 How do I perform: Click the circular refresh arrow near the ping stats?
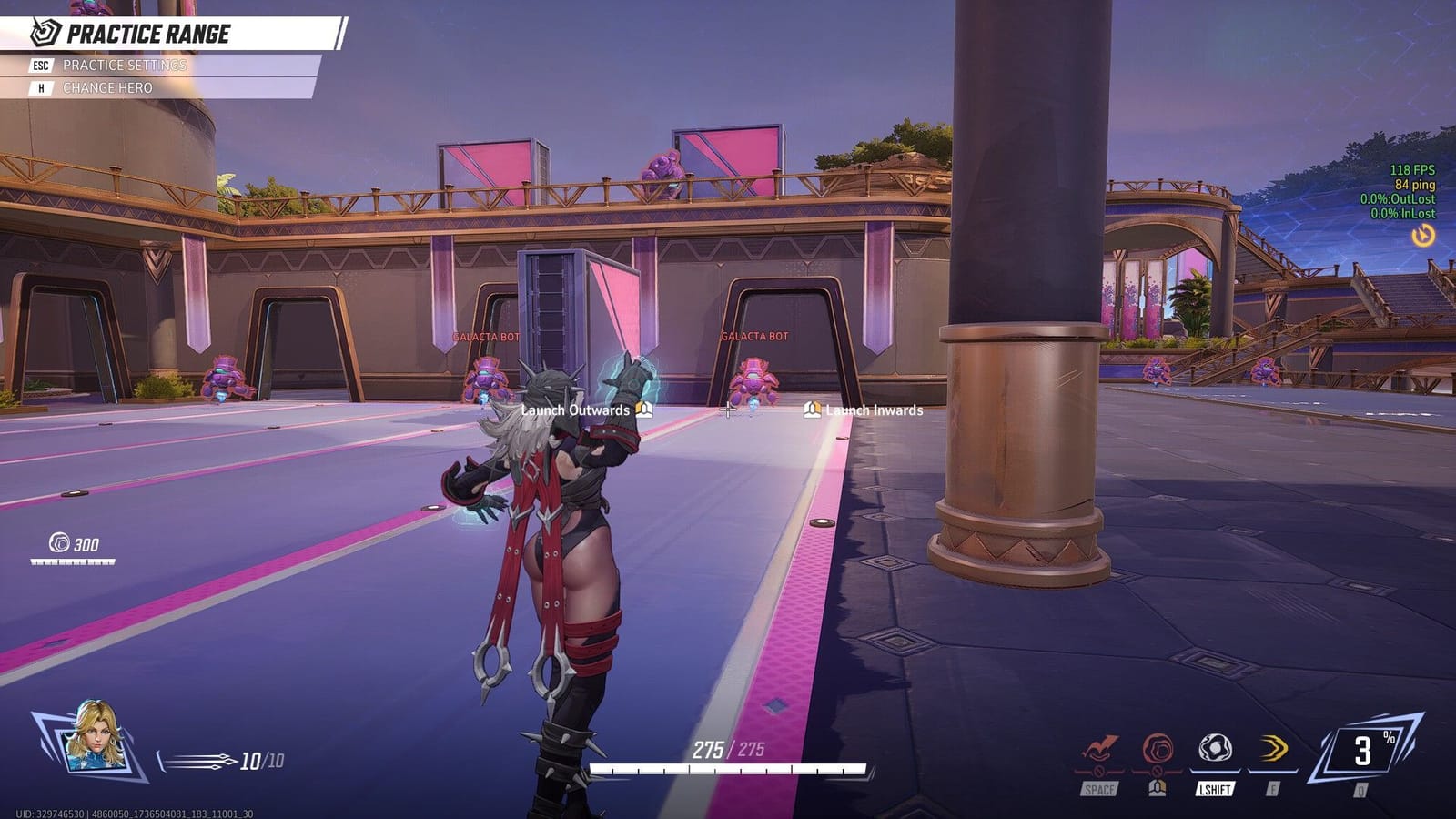pos(1421,234)
